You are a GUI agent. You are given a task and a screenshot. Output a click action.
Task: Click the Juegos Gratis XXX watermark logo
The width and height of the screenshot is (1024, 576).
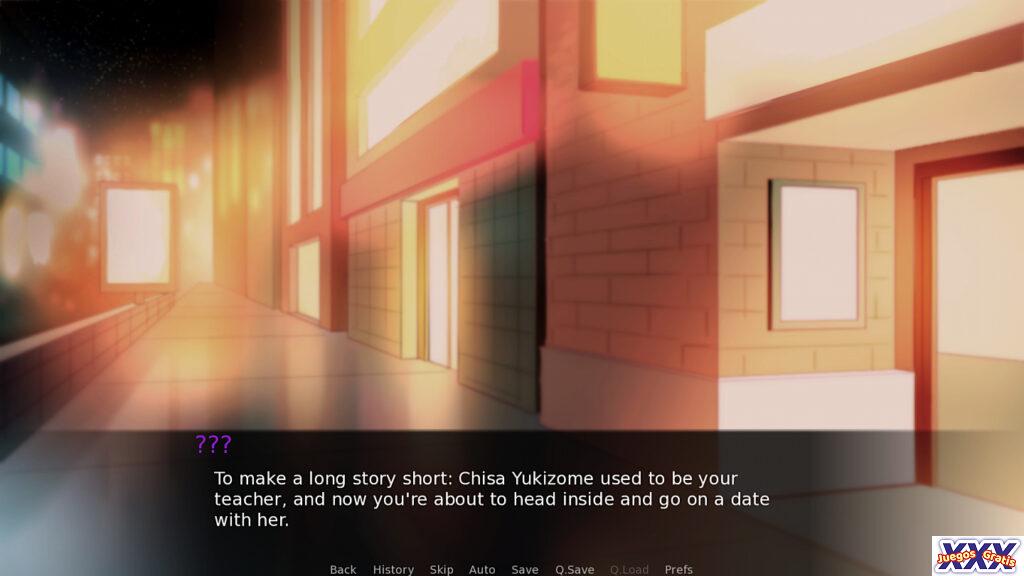tap(976, 555)
